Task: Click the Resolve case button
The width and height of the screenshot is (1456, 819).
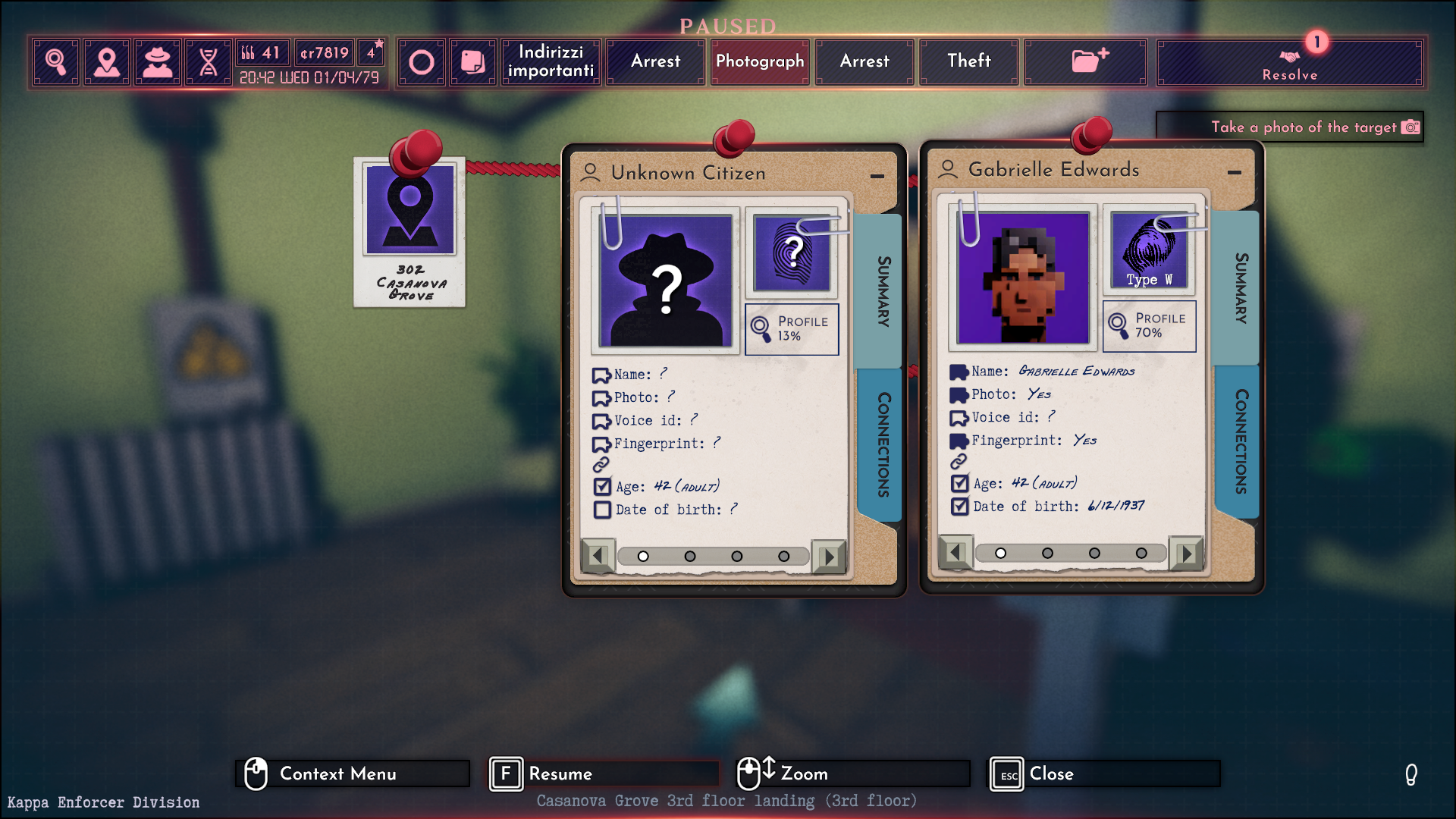Action: click(1289, 63)
